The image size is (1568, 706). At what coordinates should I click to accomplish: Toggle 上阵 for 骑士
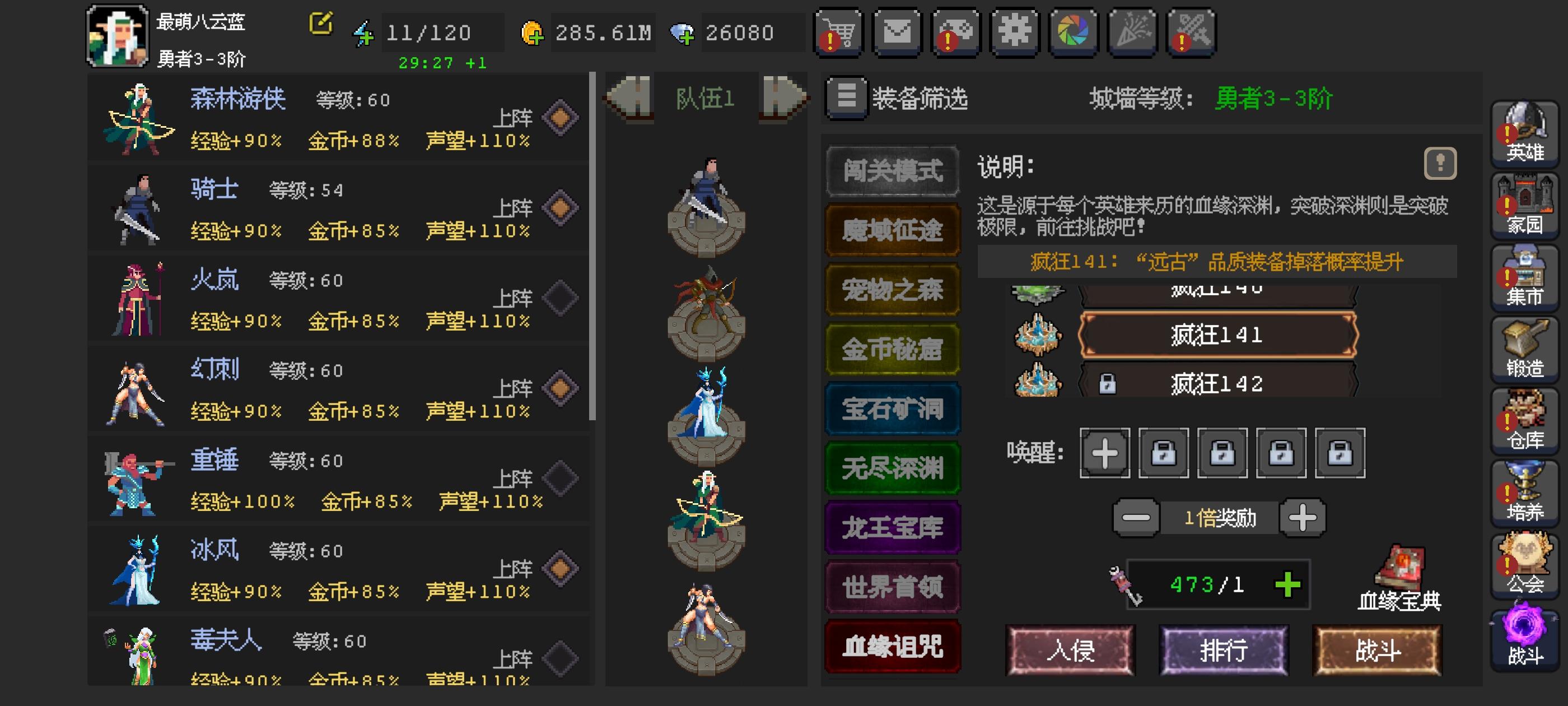tap(561, 208)
